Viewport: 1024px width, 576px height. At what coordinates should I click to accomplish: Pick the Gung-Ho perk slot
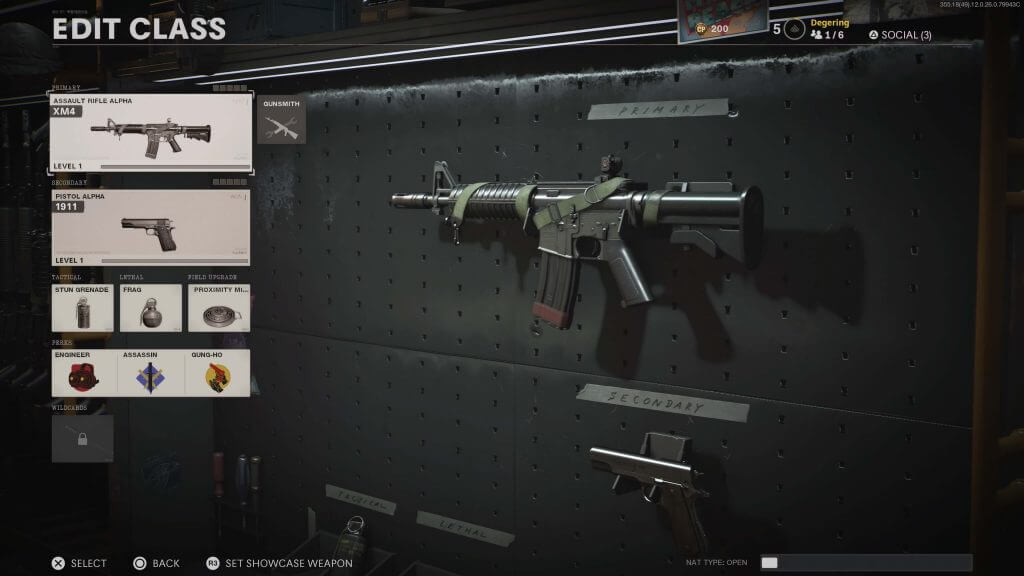[218, 373]
